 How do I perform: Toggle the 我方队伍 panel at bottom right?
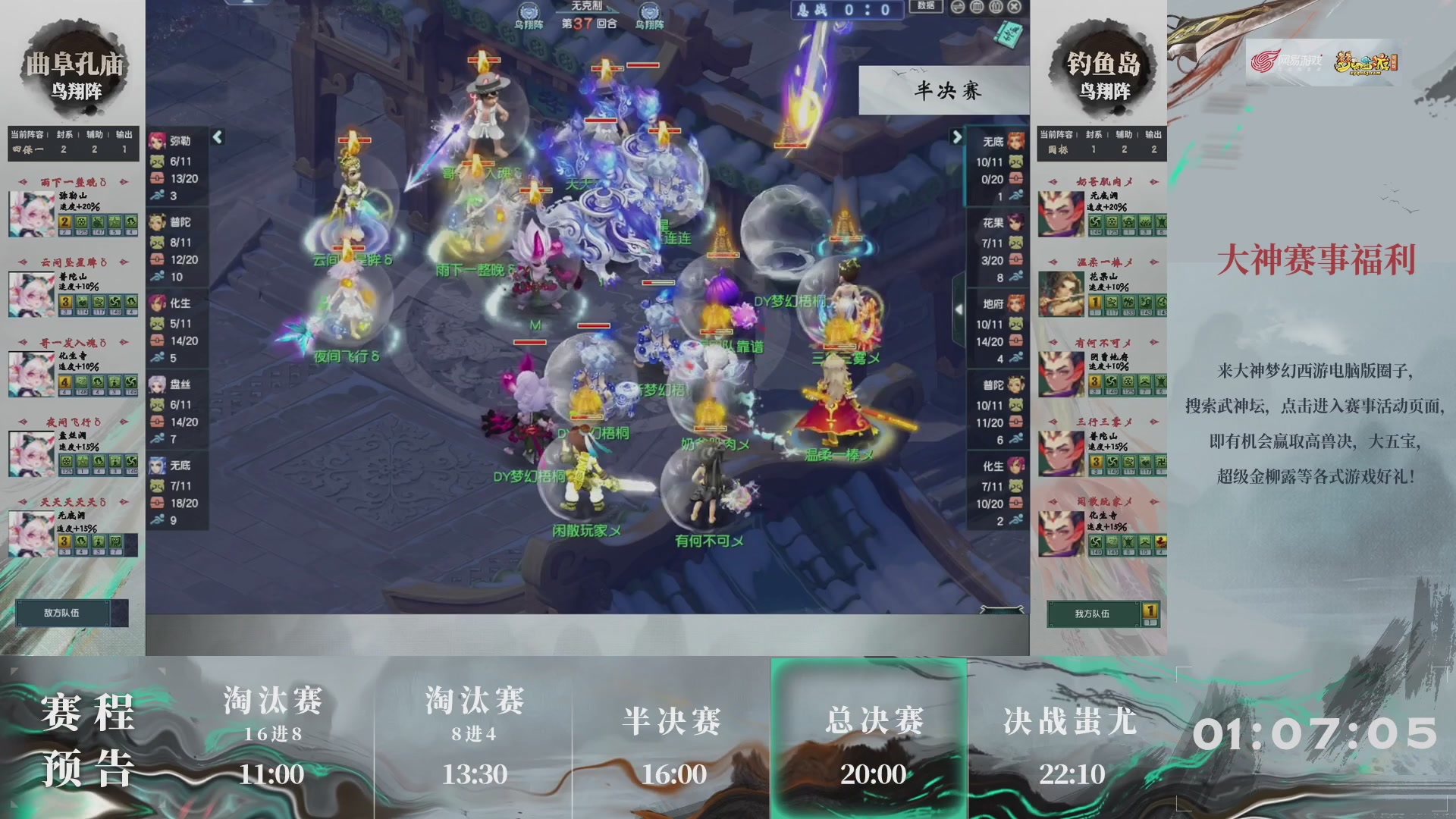1092,613
